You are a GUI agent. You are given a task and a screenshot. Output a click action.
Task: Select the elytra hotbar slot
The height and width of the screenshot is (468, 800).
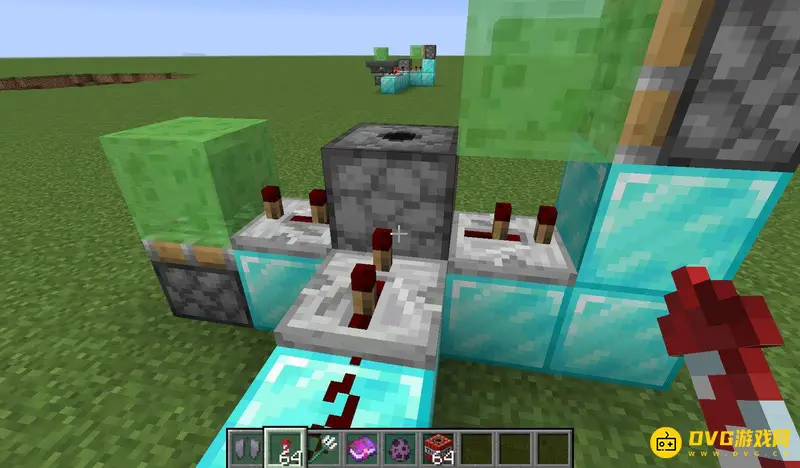(x=247, y=449)
